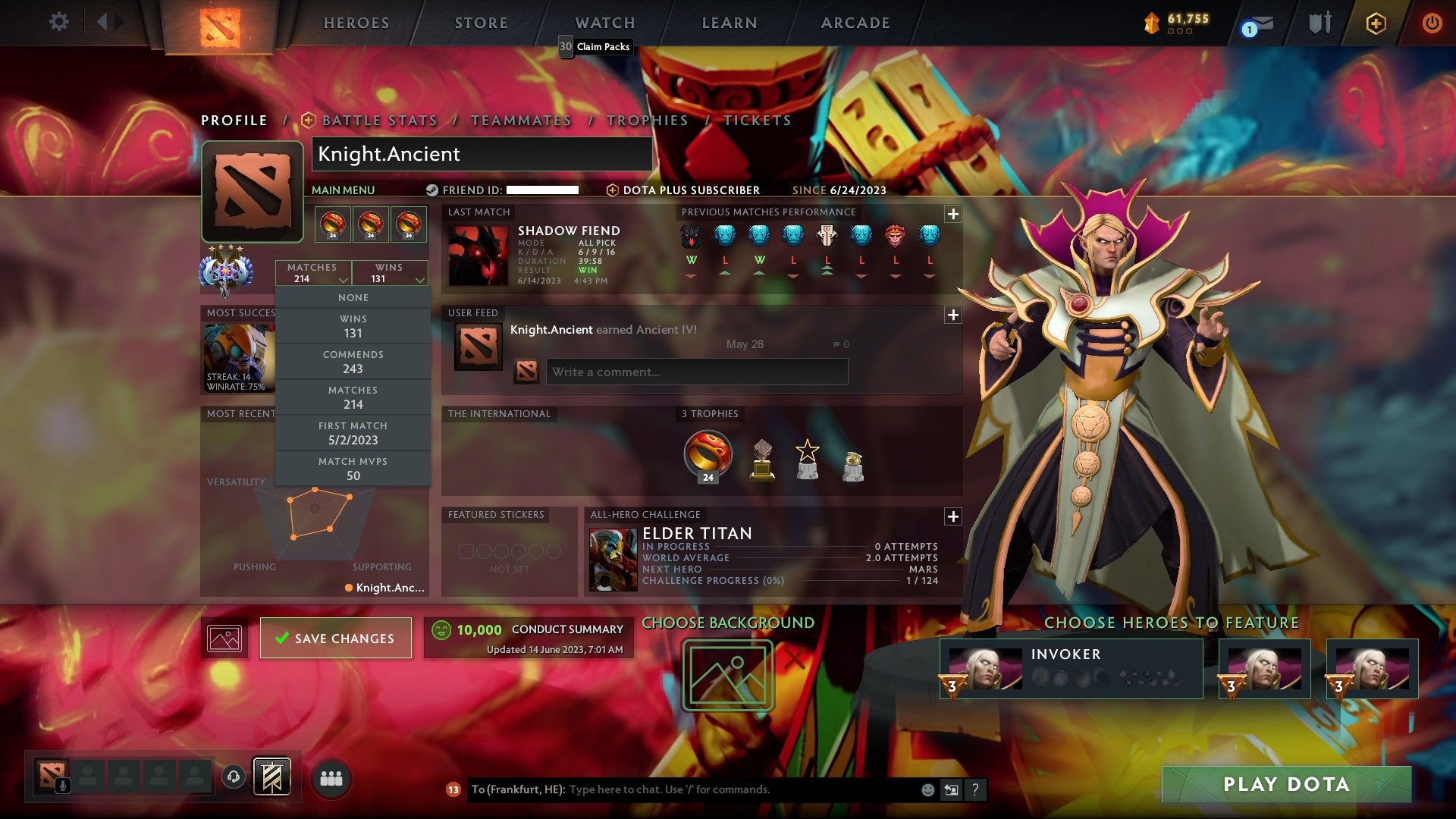Viewport: 1456px width, 819px height.
Task: Open the settings gear icon
Action: [x=58, y=23]
